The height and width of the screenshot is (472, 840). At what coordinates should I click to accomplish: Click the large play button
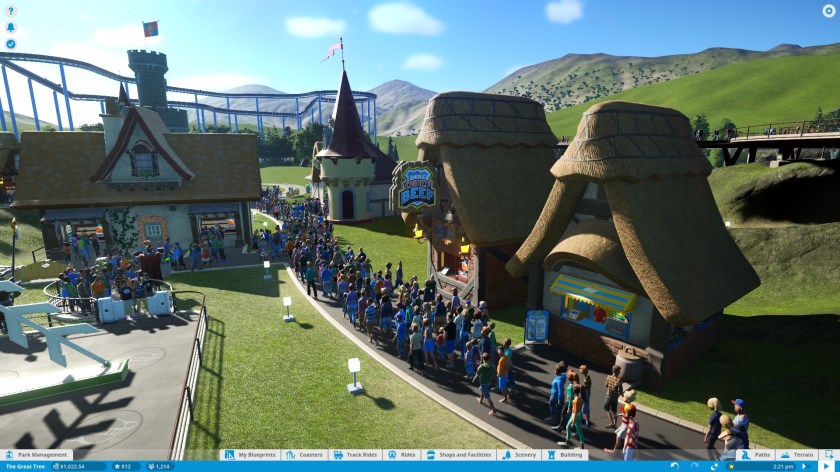point(829,466)
